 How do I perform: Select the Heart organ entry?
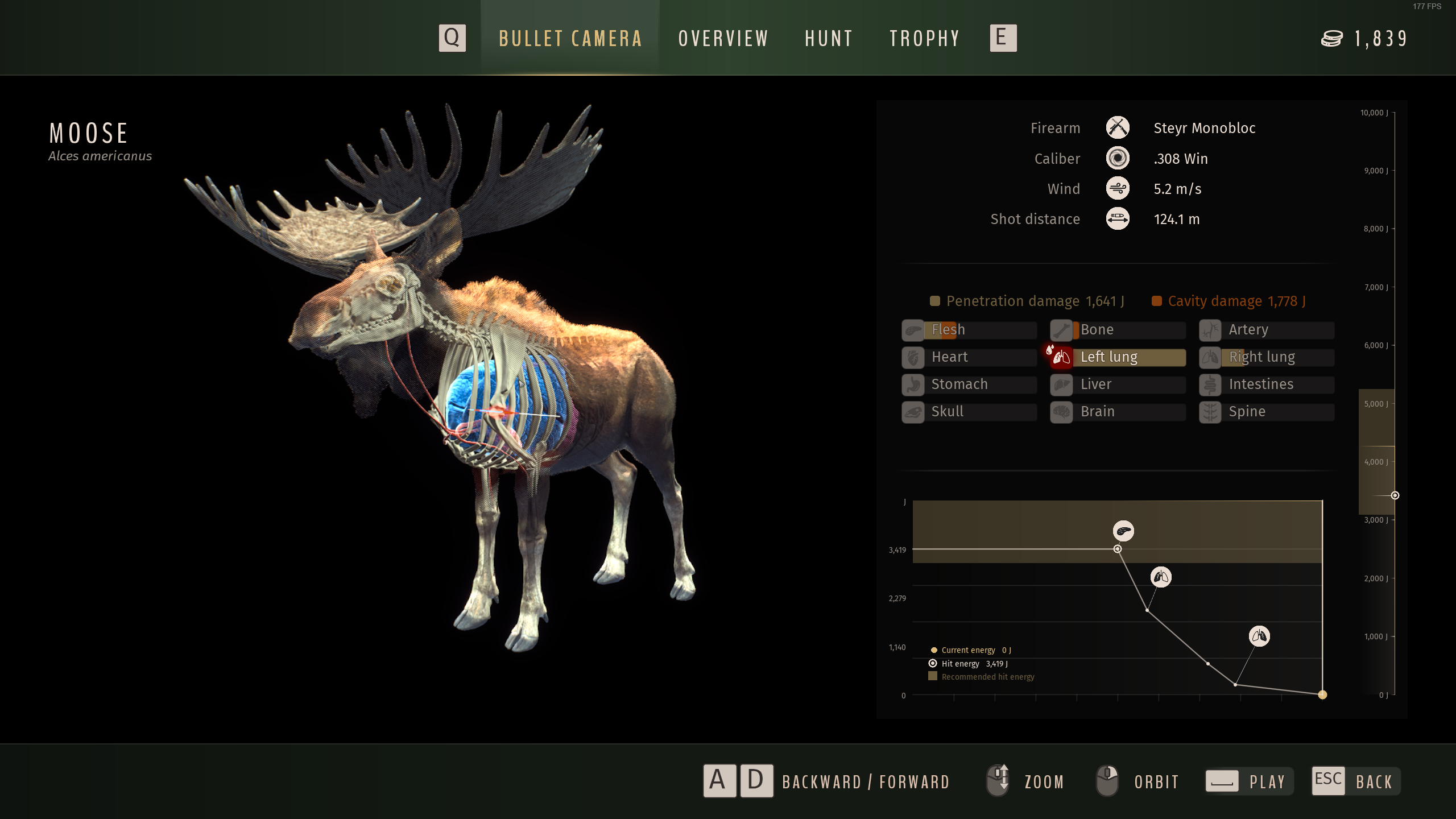[x=969, y=357]
